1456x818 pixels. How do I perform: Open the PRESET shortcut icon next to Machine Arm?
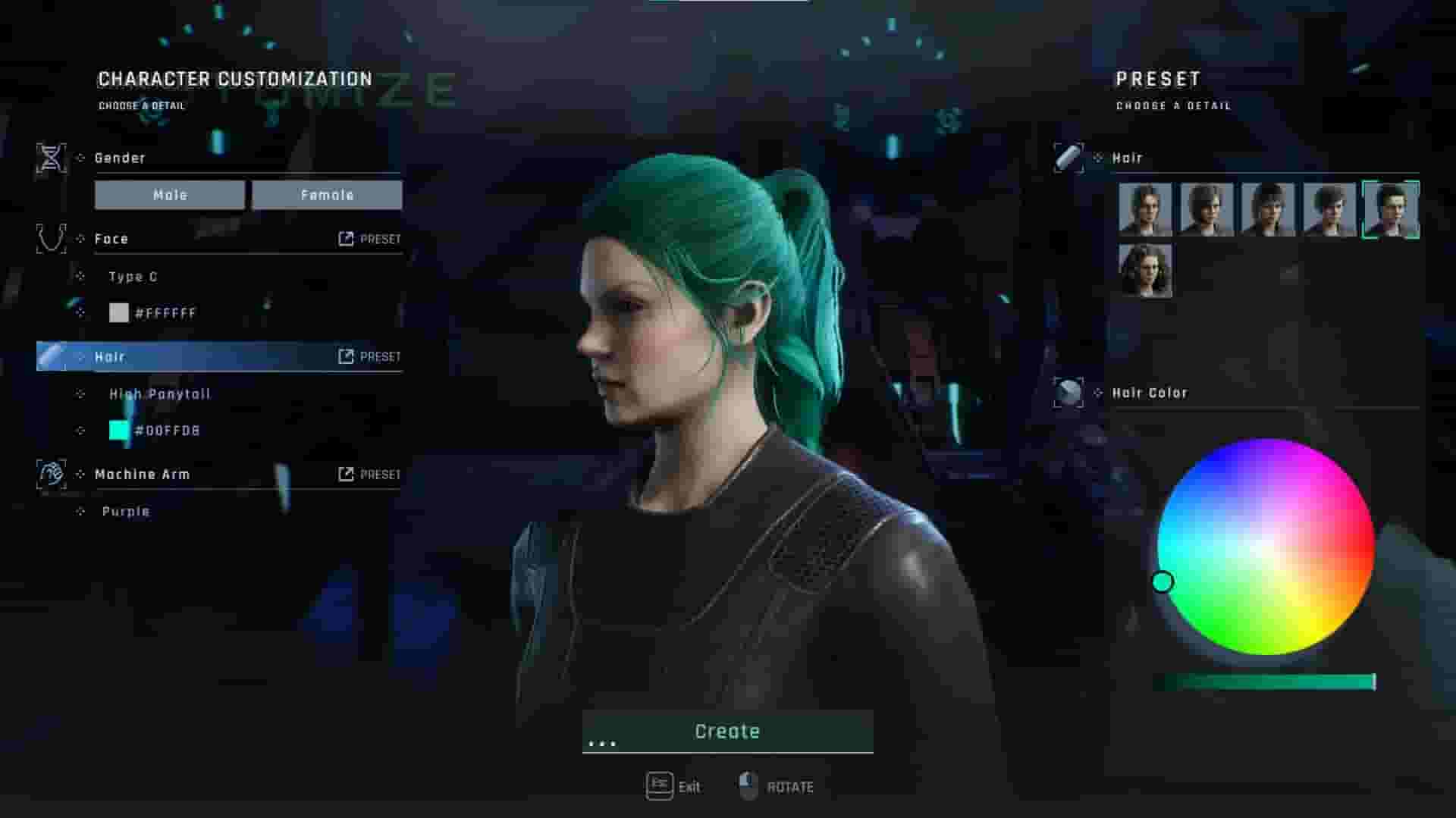[x=347, y=474]
